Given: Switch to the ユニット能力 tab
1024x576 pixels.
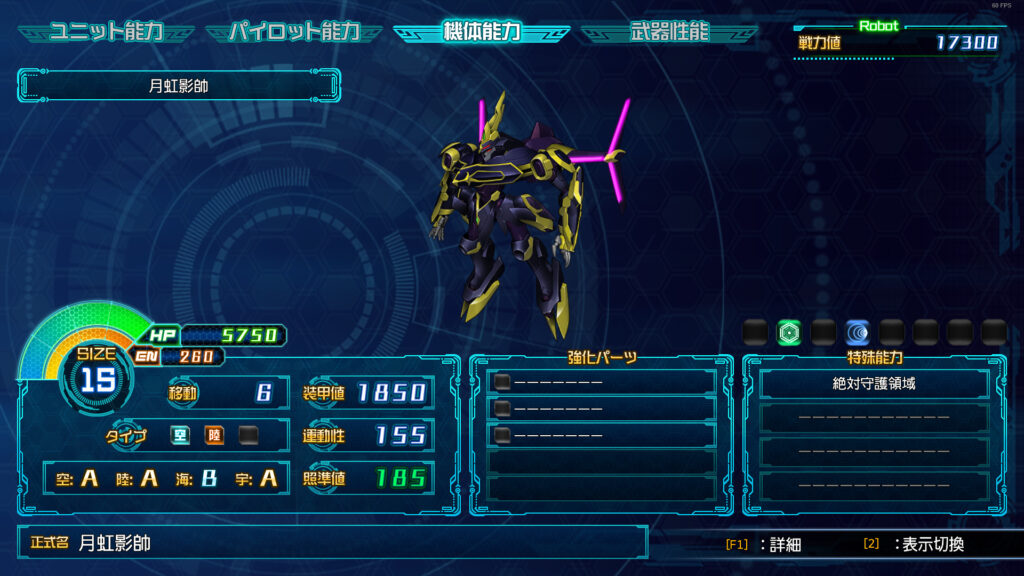Looking at the screenshot, I should 105,32.
